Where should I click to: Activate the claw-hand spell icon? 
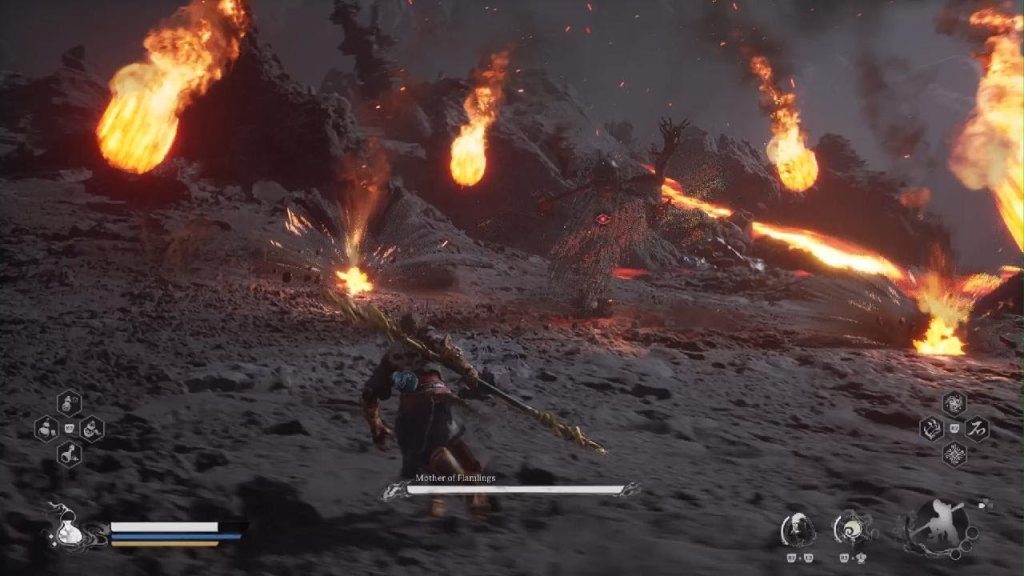(x=932, y=429)
